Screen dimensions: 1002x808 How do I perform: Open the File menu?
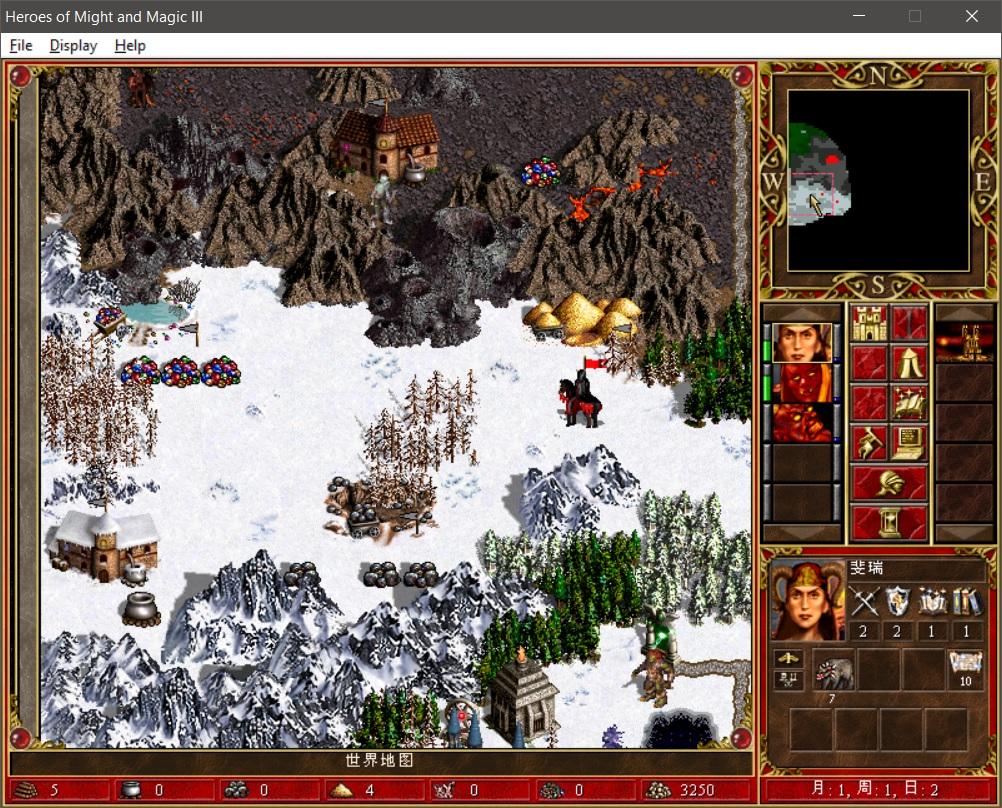[x=21, y=46]
